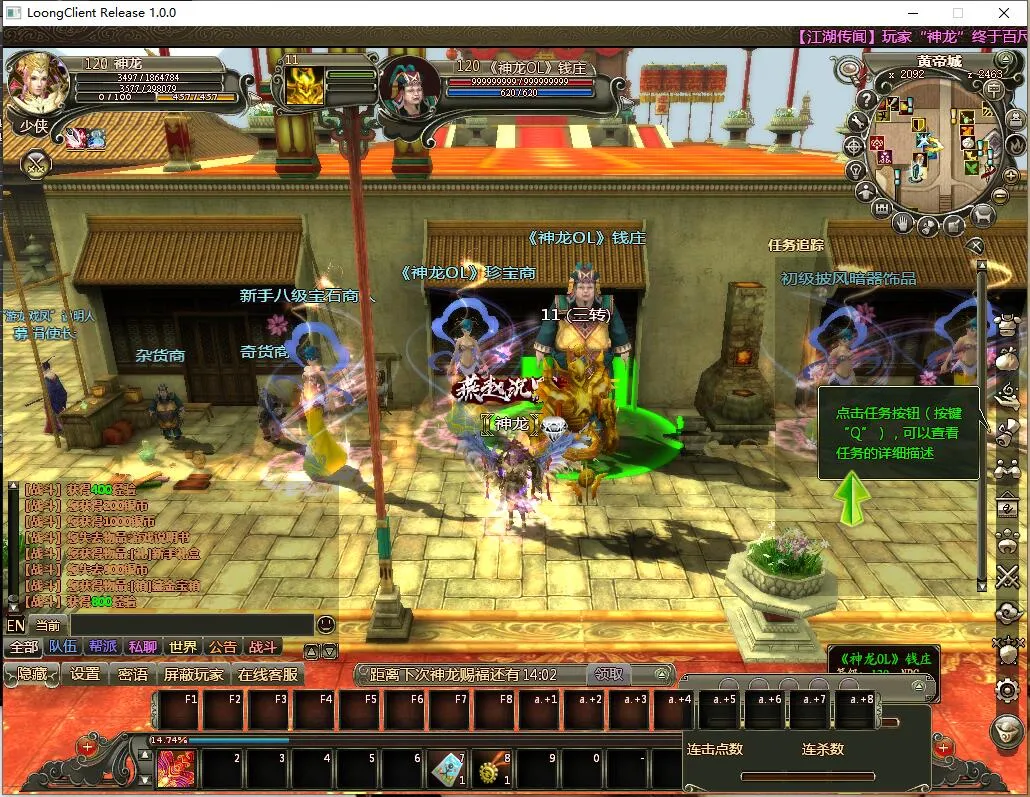Viewport: 1030px width, 797px height.
Task: Select the red skill in the first hotbar slot
Action: point(177,768)
